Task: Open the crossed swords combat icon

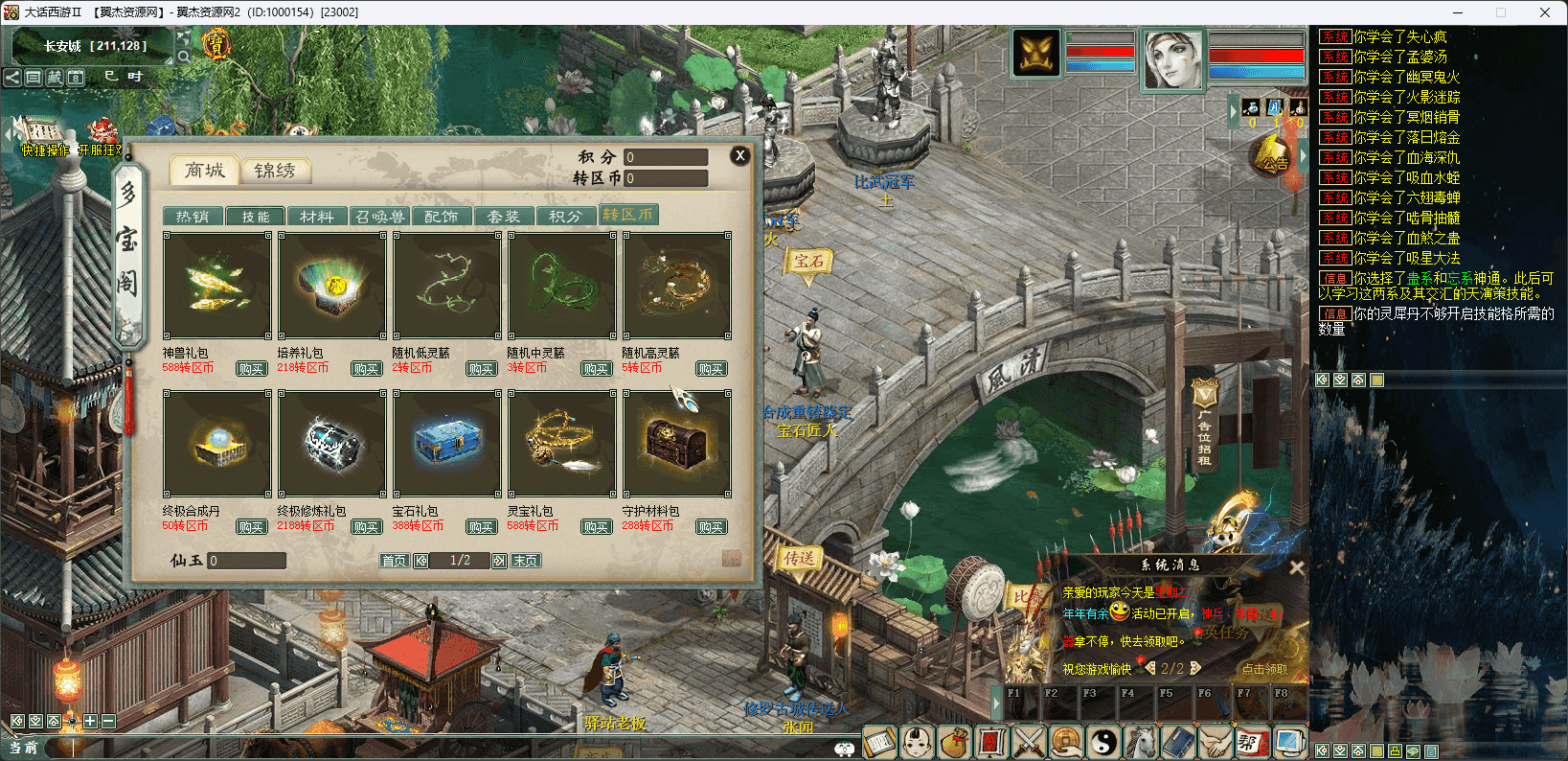Action: coord(1029,742)
